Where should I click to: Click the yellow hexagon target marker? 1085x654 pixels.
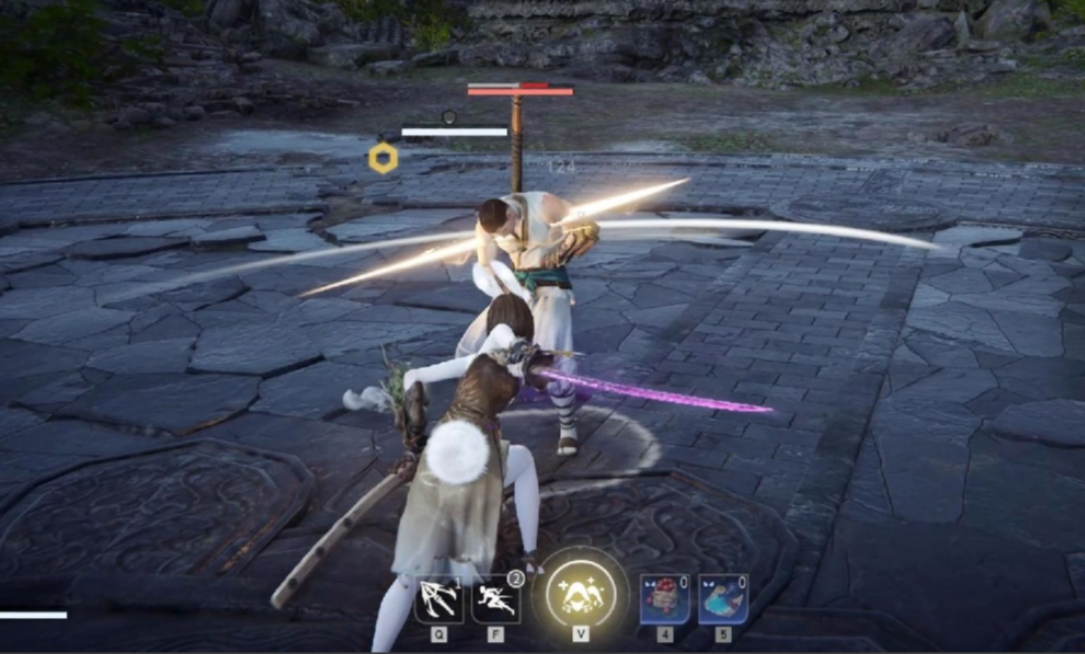click(383, 158)
